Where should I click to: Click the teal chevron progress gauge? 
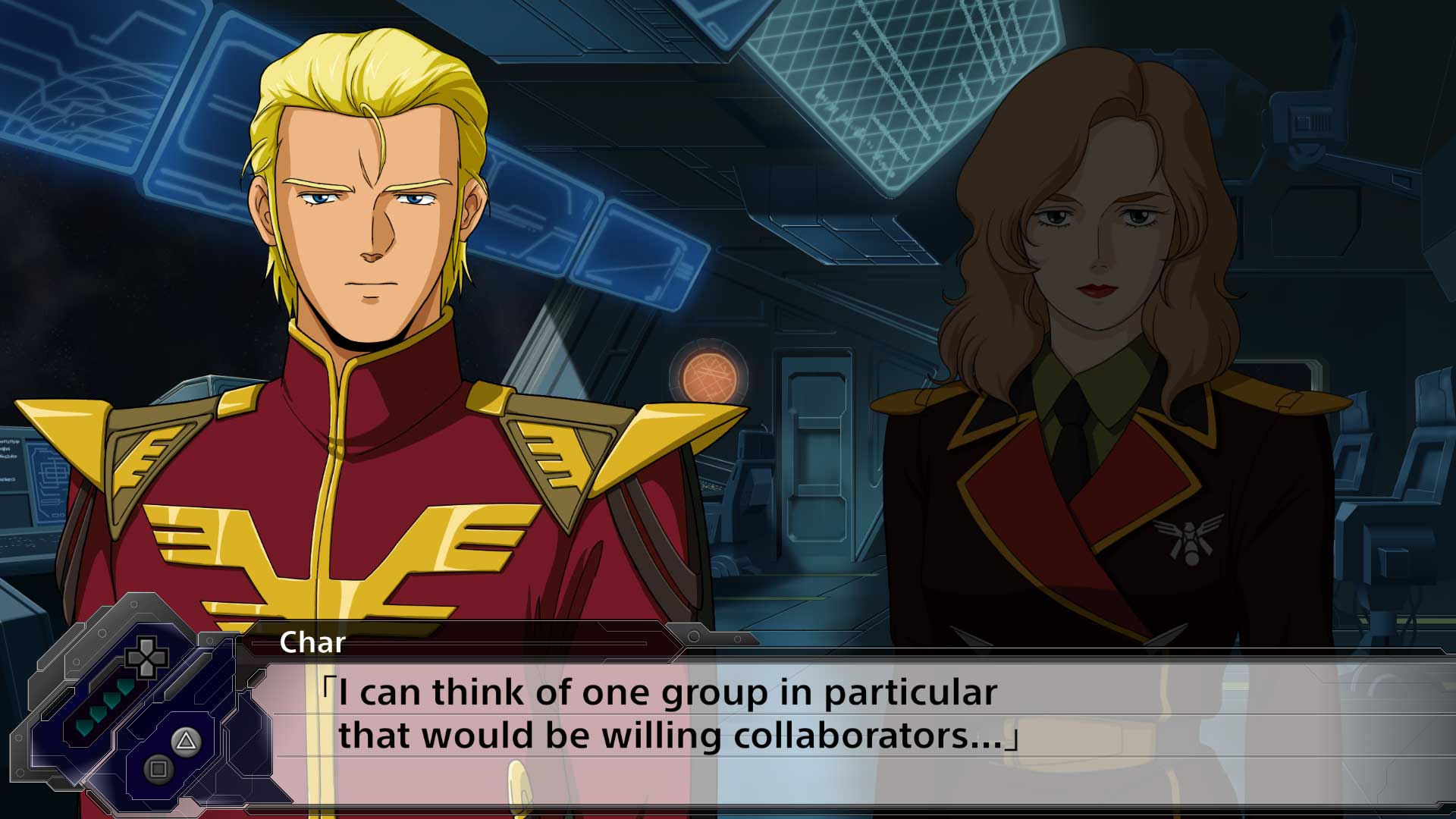point(104,708)
